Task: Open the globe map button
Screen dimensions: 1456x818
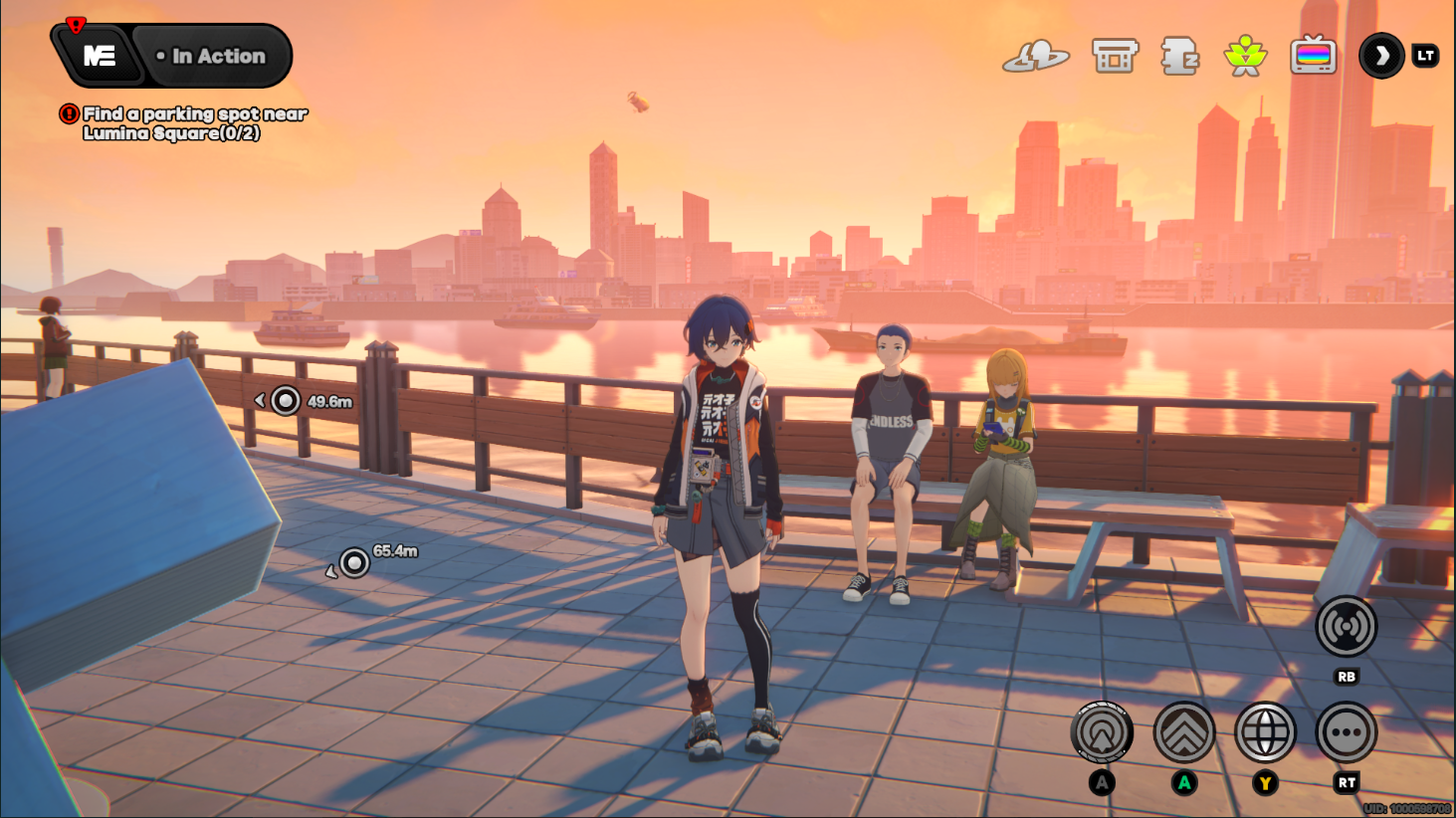Action: [1265, 732]
